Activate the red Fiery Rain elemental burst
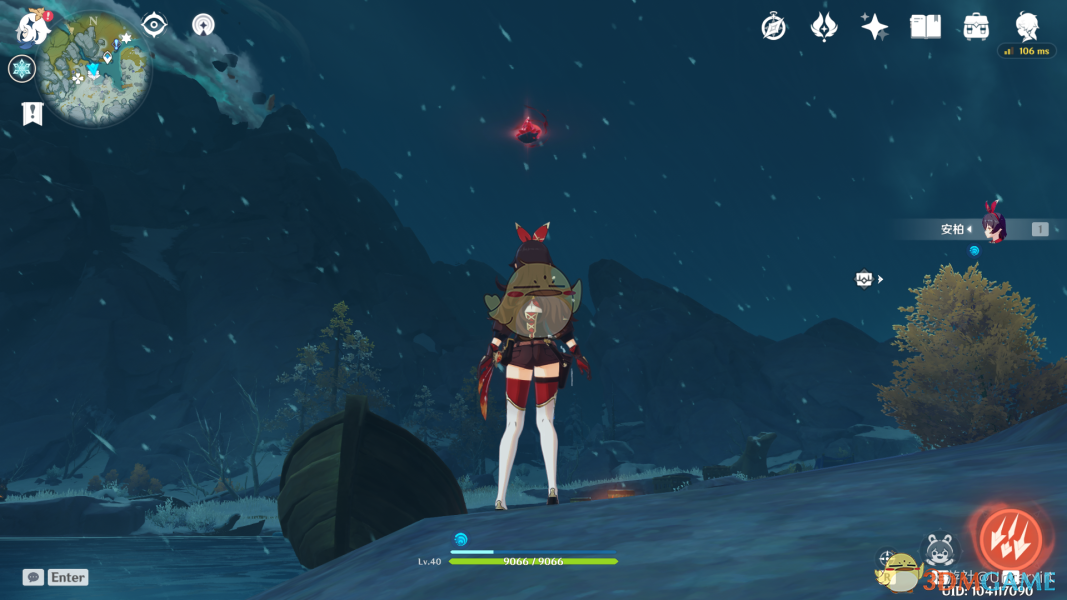The width and height of the screenshot is (1067, 600). [1009, 538]
